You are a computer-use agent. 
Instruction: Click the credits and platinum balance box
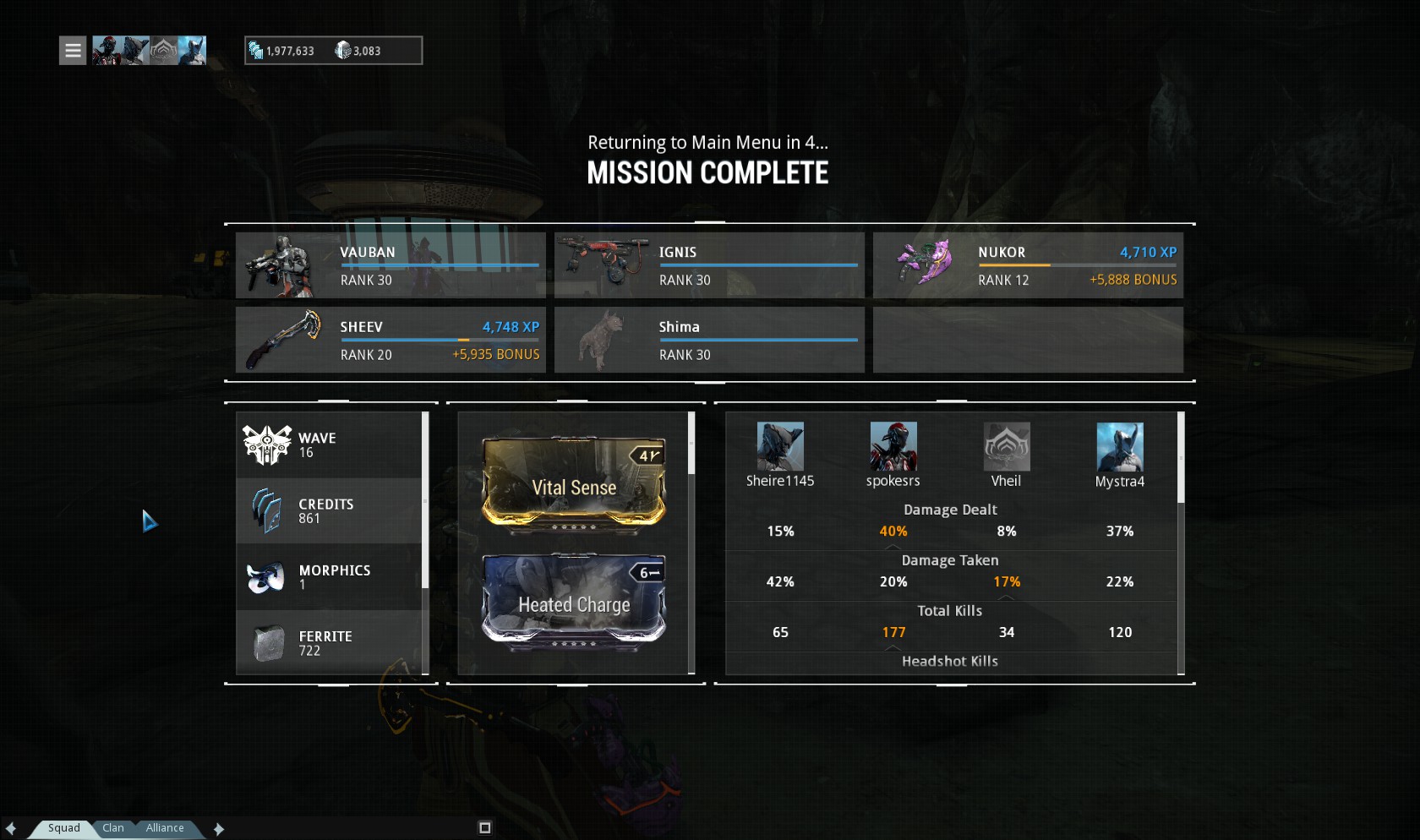(x=333, y=51)
